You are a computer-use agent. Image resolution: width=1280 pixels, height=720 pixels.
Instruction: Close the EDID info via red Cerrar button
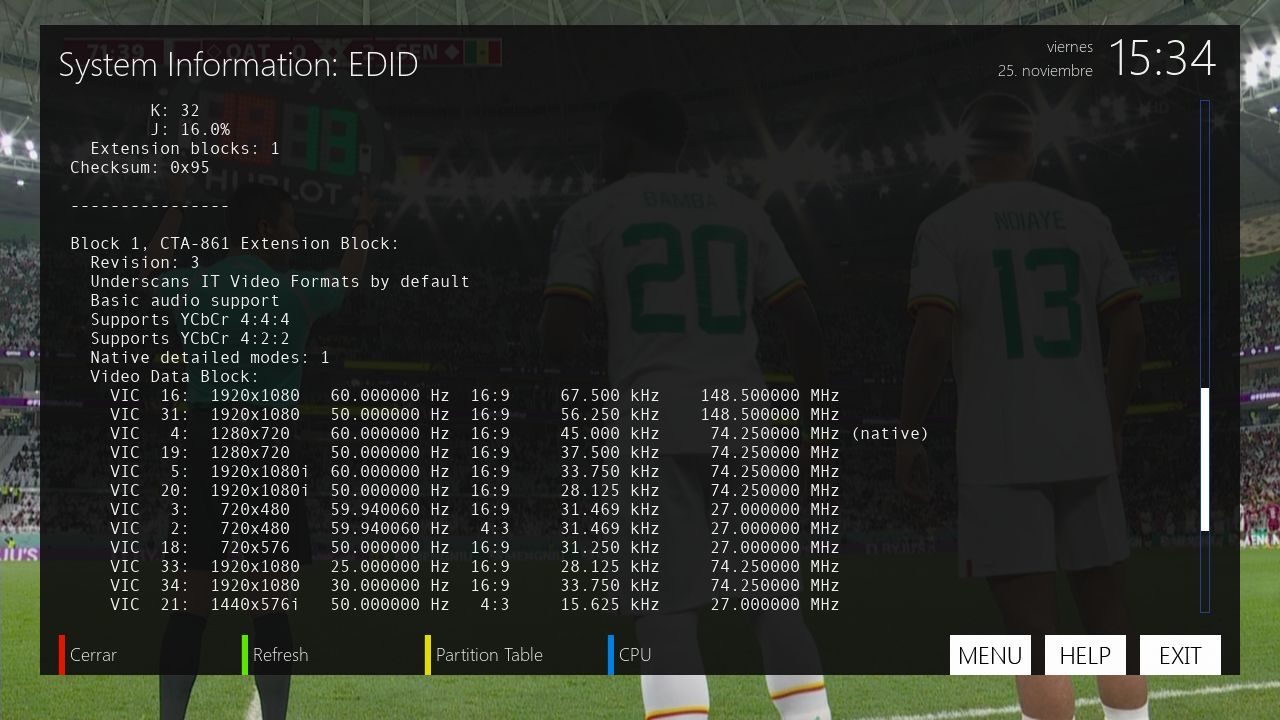click(92, 655)
